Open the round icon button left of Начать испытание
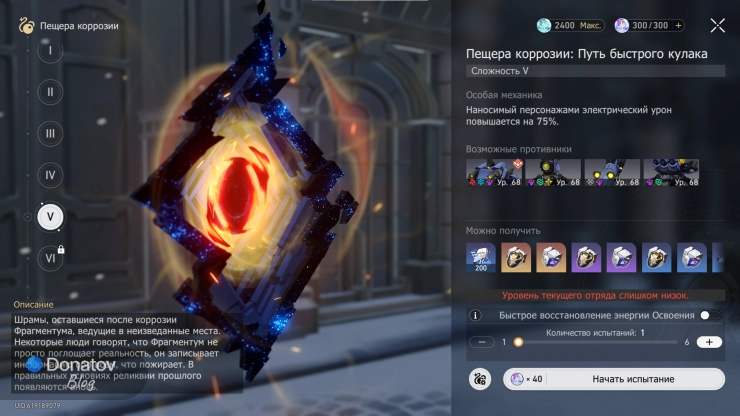740x416 pixels. (x=479, y=379)
